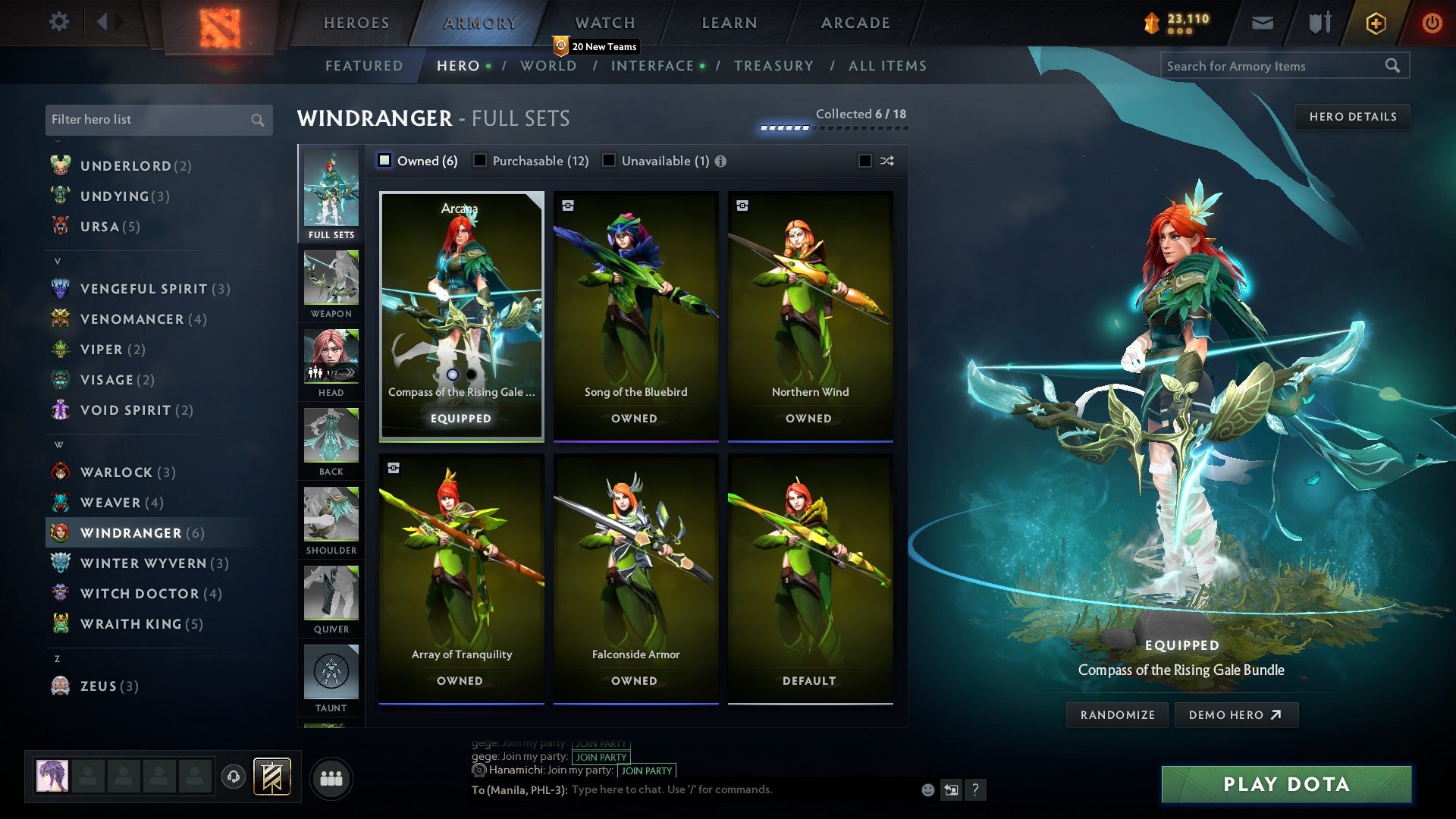The image size is (1456, 819).
Task: Open the mail notifications icon
Action: (1263, 23)
